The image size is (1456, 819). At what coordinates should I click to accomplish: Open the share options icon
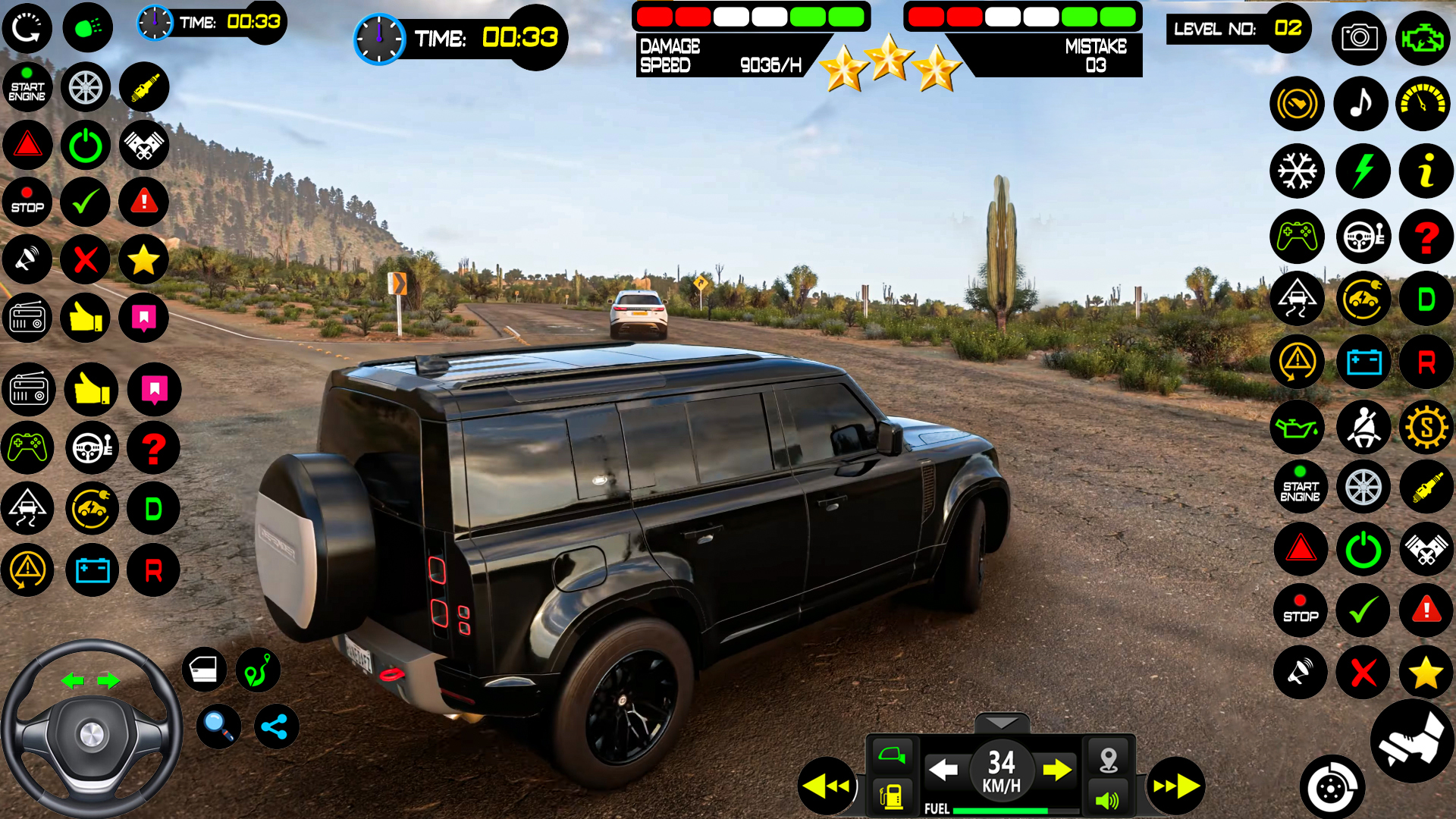(275, 726)
